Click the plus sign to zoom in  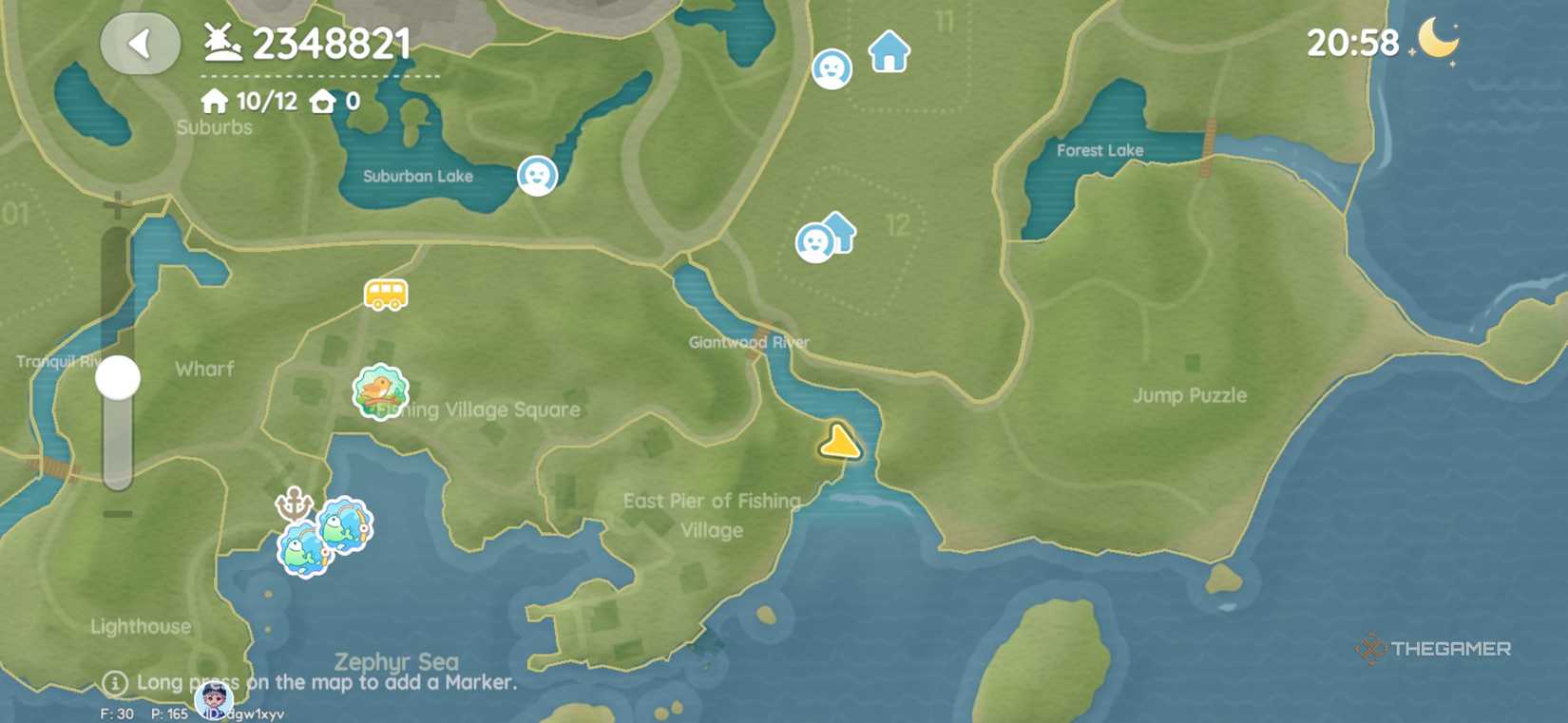click(x=118, y=200)
